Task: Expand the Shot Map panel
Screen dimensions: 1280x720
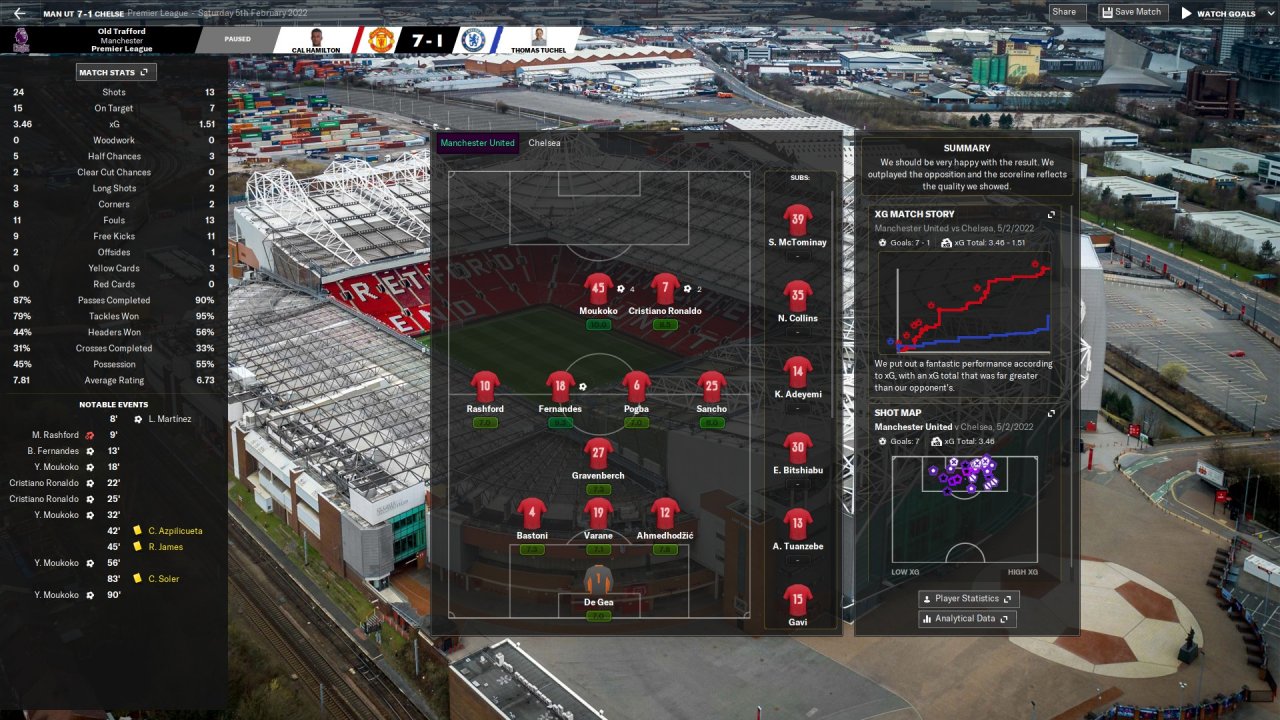Action: click(x=1051, y=413)
